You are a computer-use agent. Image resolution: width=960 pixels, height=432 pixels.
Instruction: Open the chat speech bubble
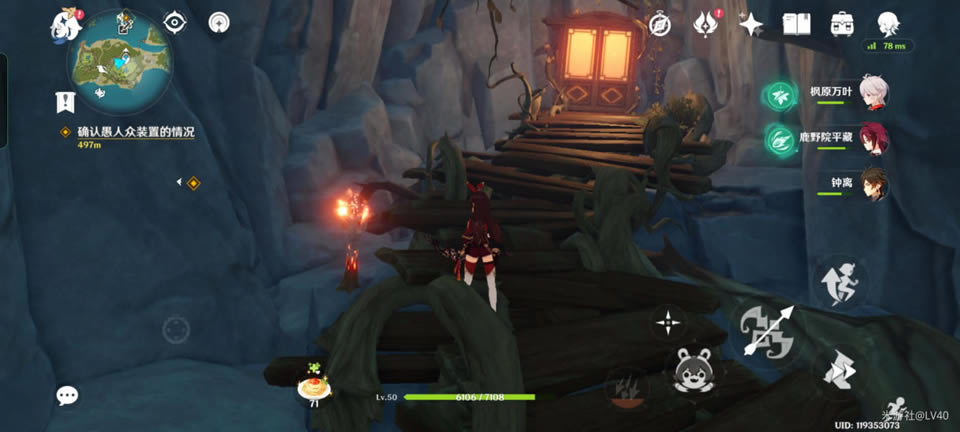[67, 396]
